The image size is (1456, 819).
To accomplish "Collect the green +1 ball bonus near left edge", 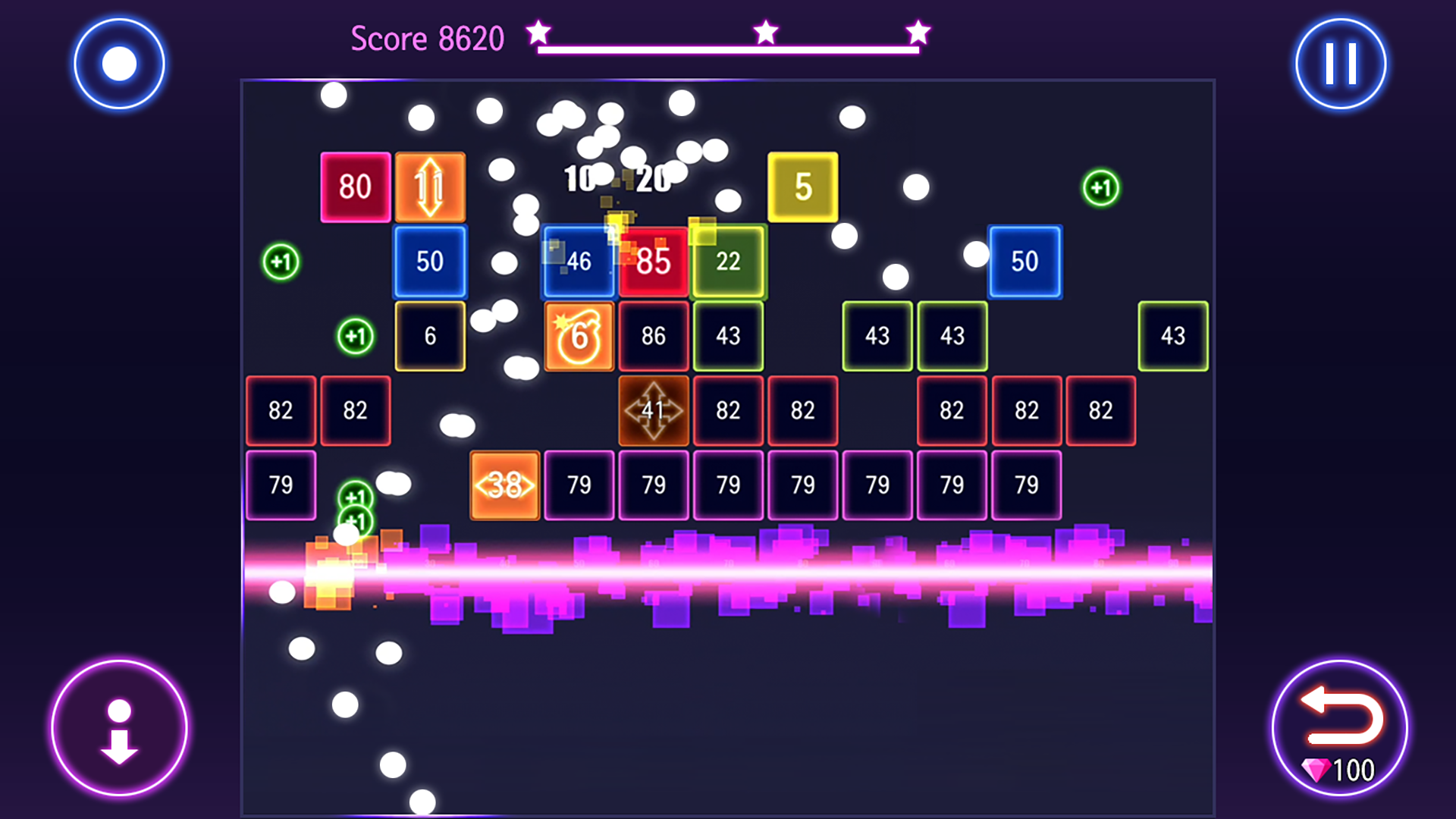I will coord(281,261).
